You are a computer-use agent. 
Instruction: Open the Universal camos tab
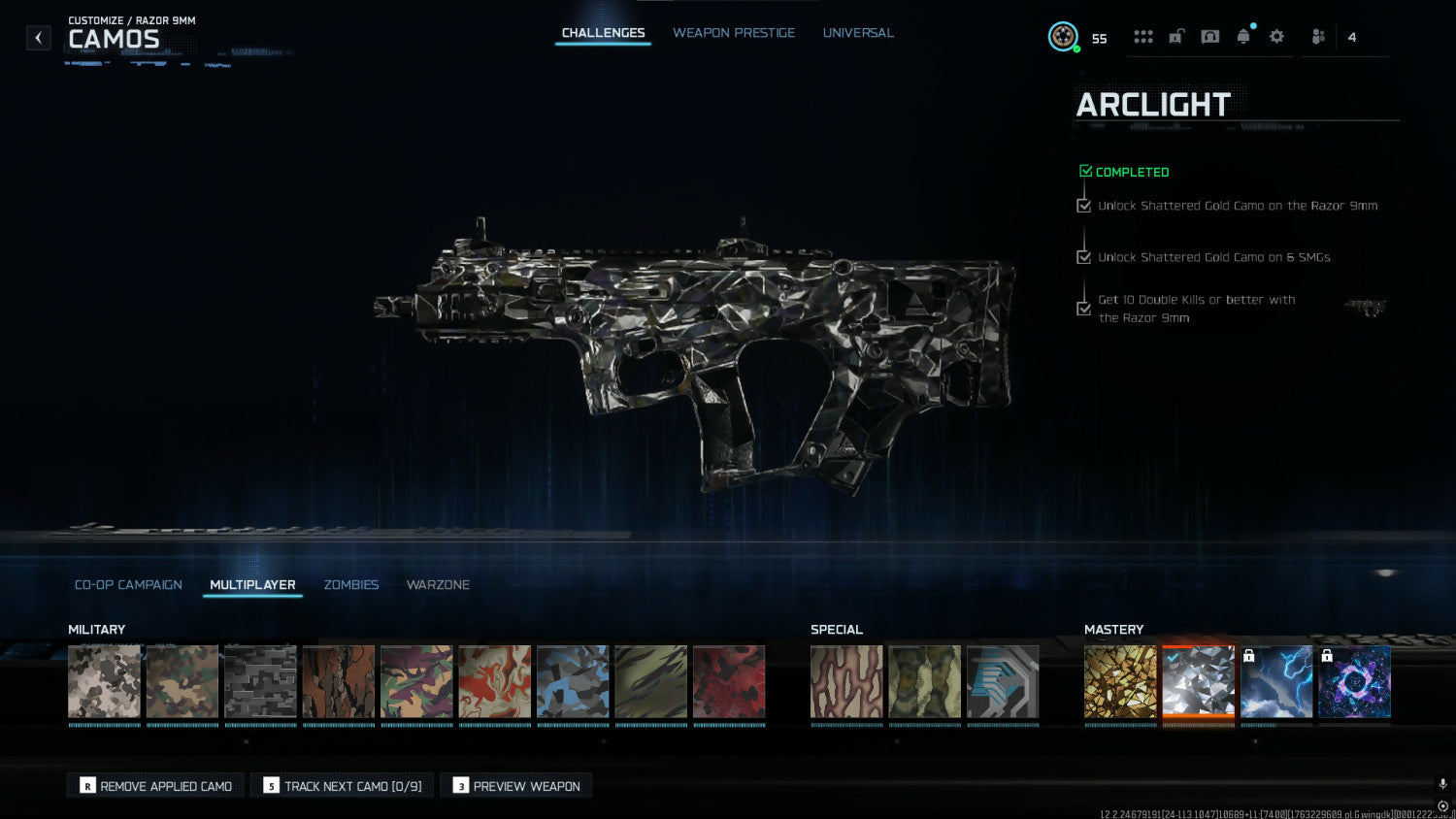[x=858, y=33]
